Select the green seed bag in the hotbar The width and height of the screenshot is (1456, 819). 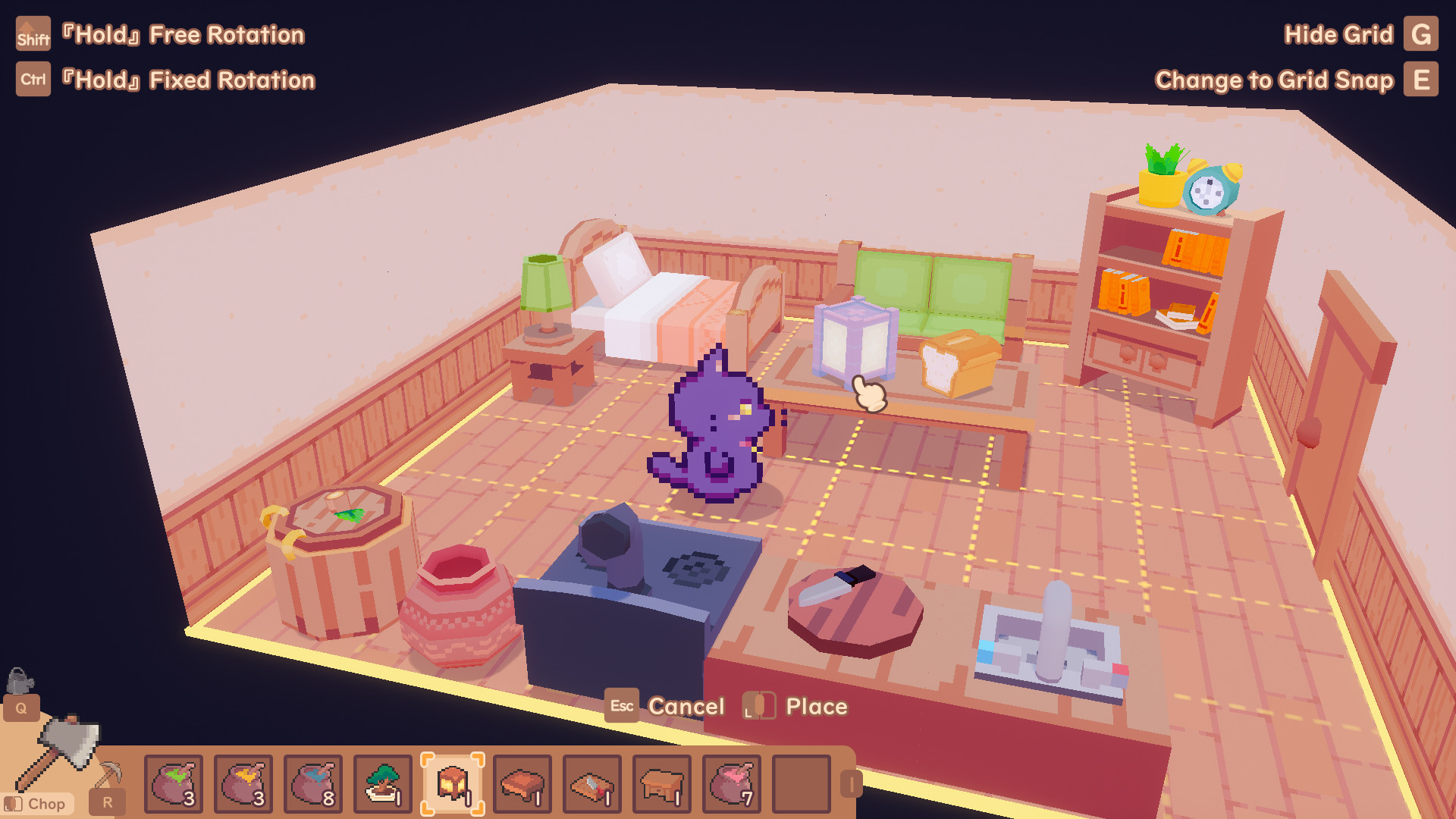pyautogui.click(x=173, y=783)
